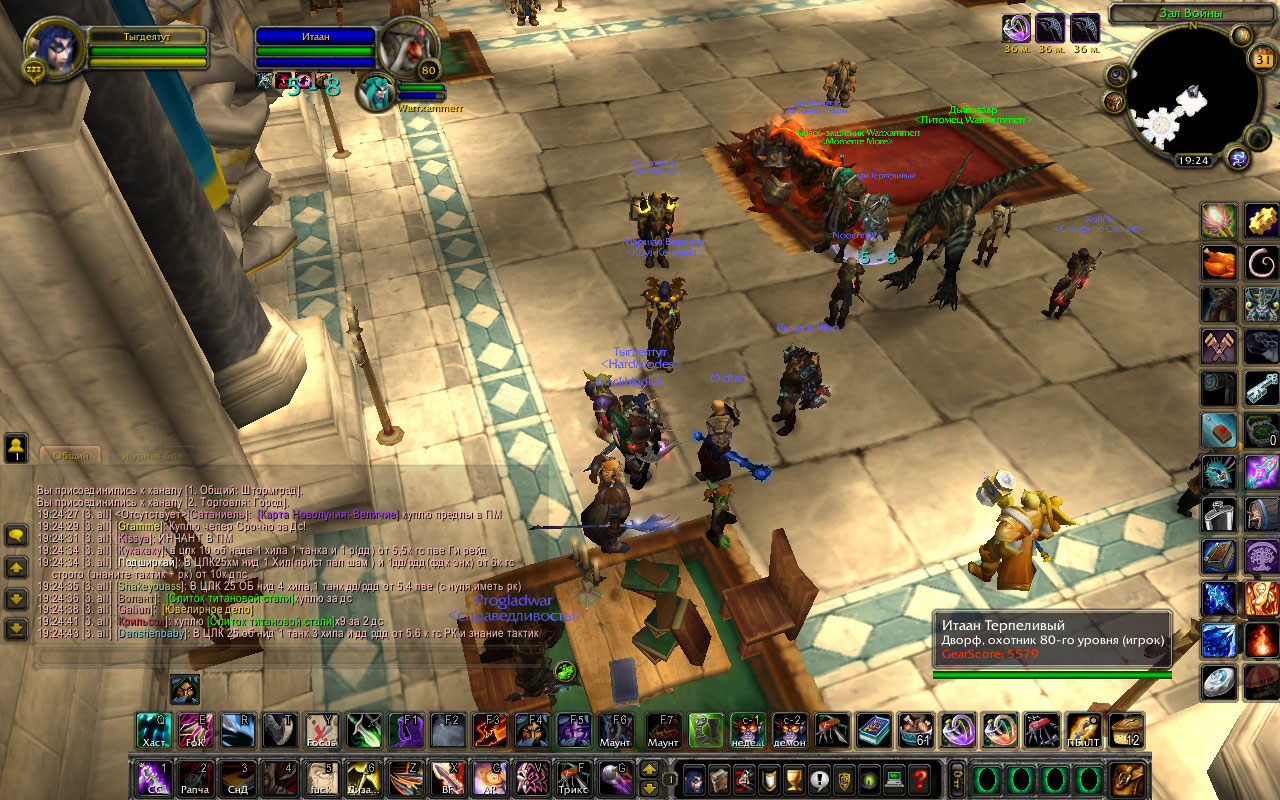1280x800 pixels.
Task: Open the calendar button showing 31
Action: pos(1261,59)
